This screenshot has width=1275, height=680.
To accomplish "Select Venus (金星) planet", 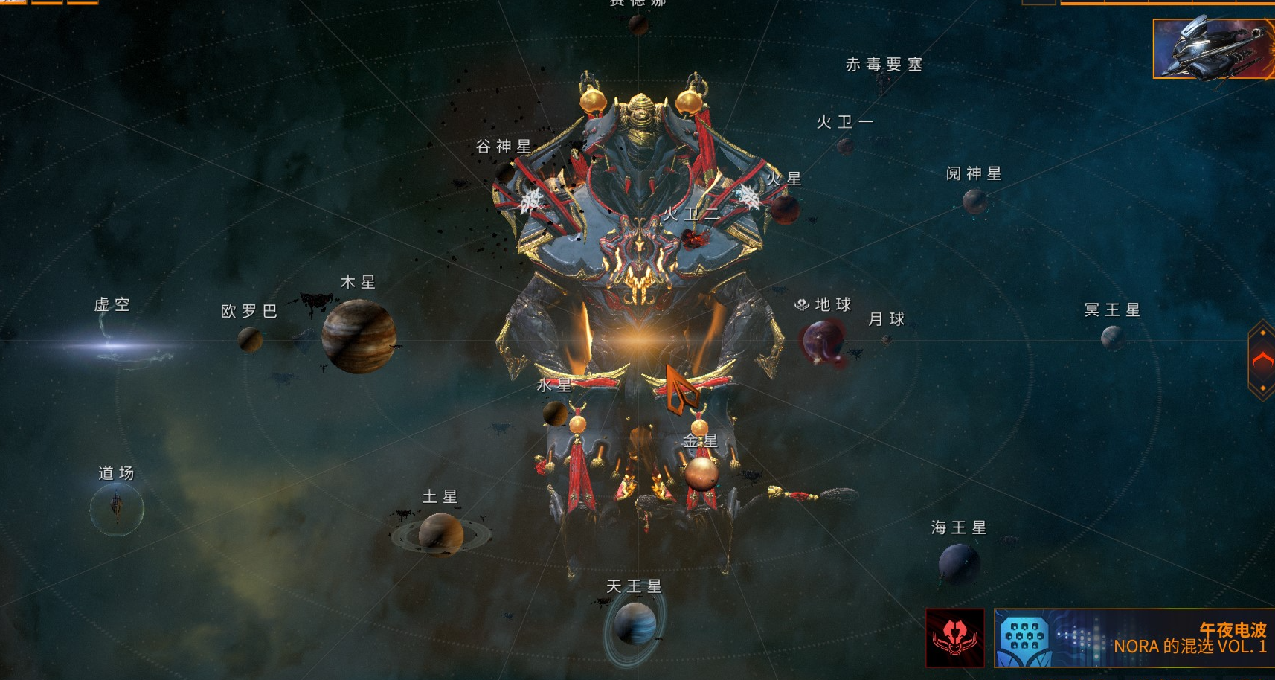I will tap(701, 472).
